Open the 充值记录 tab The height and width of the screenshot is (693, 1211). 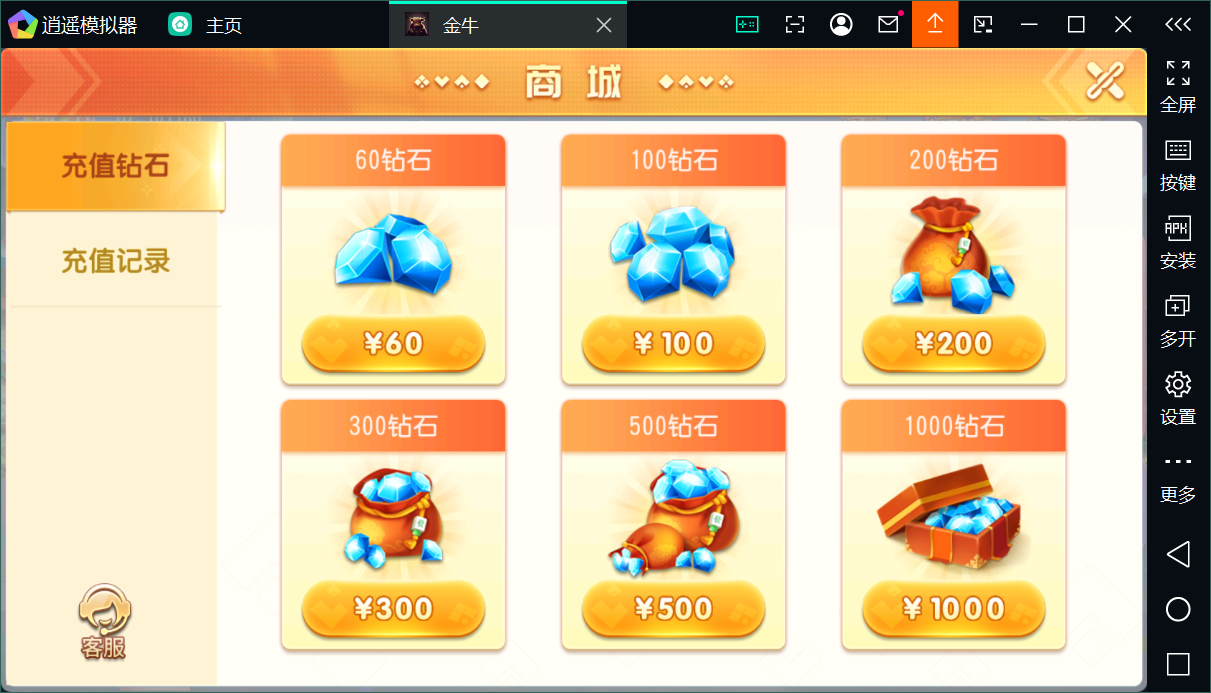click(115, 261)
